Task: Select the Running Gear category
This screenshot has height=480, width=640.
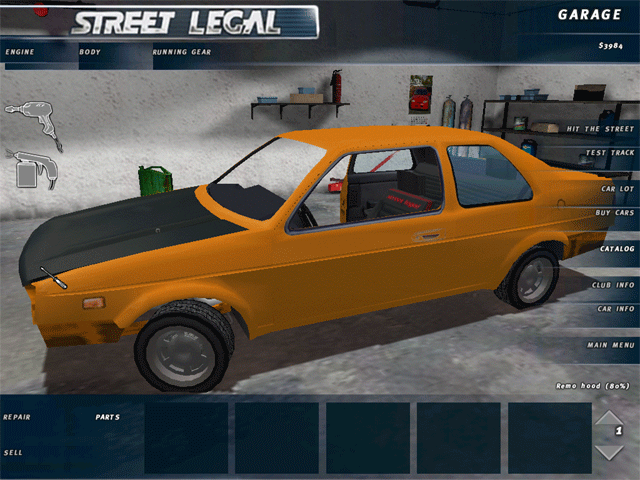Action: tap(181, 50)
